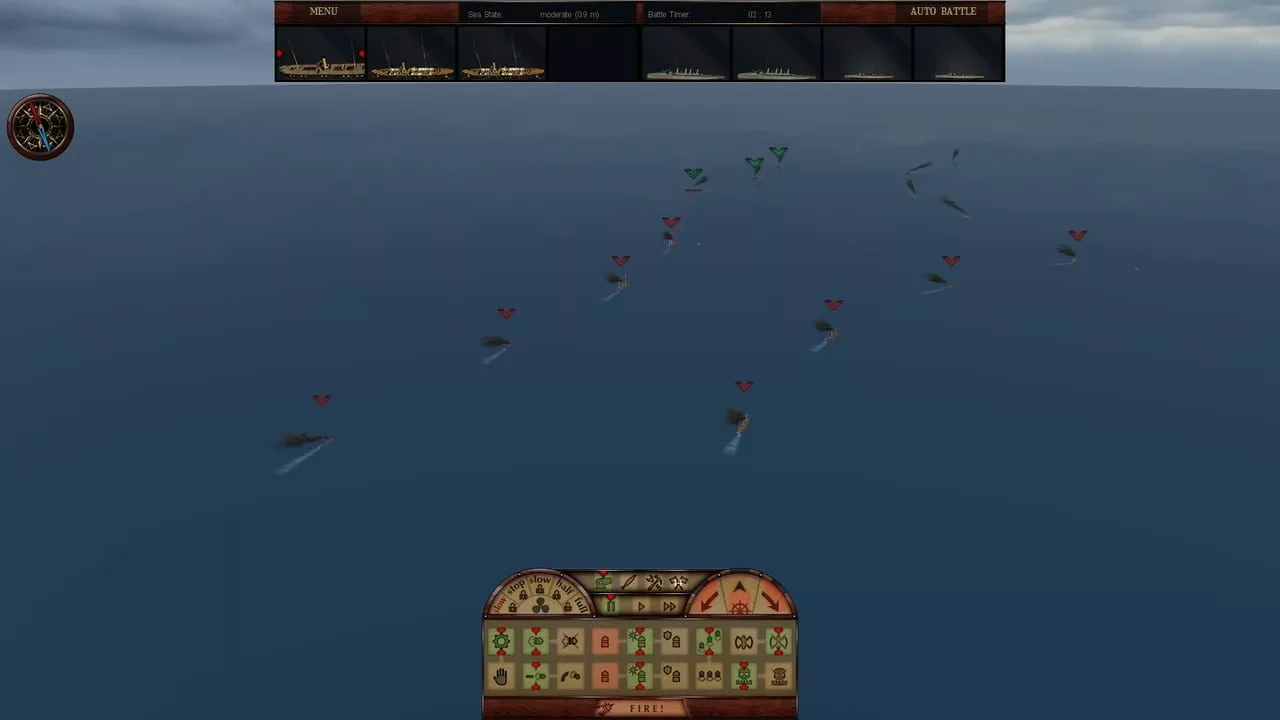The height and width of the screenshot is (720, 1280).
Task: Select the first friendly ship thumbnail
Action: 320,60
